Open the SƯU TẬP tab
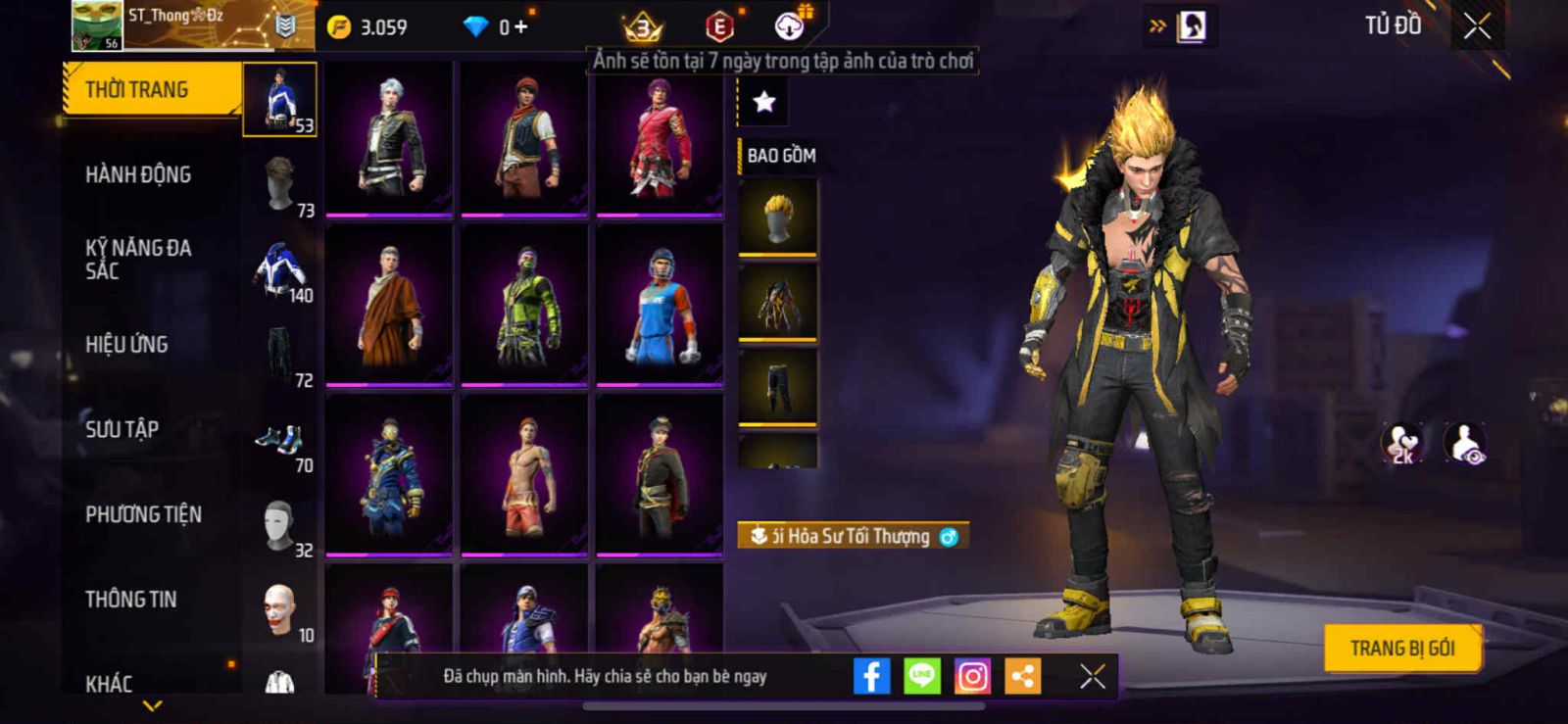Viewport: 1568px width, 724px height. [x=122, y=429]
